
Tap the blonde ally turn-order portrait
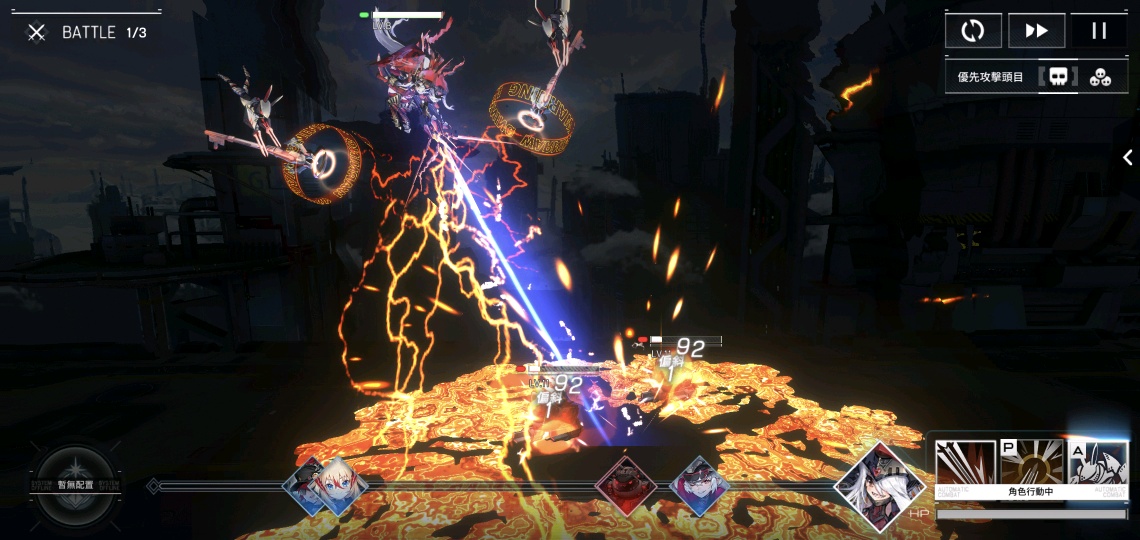coord(335,486)
